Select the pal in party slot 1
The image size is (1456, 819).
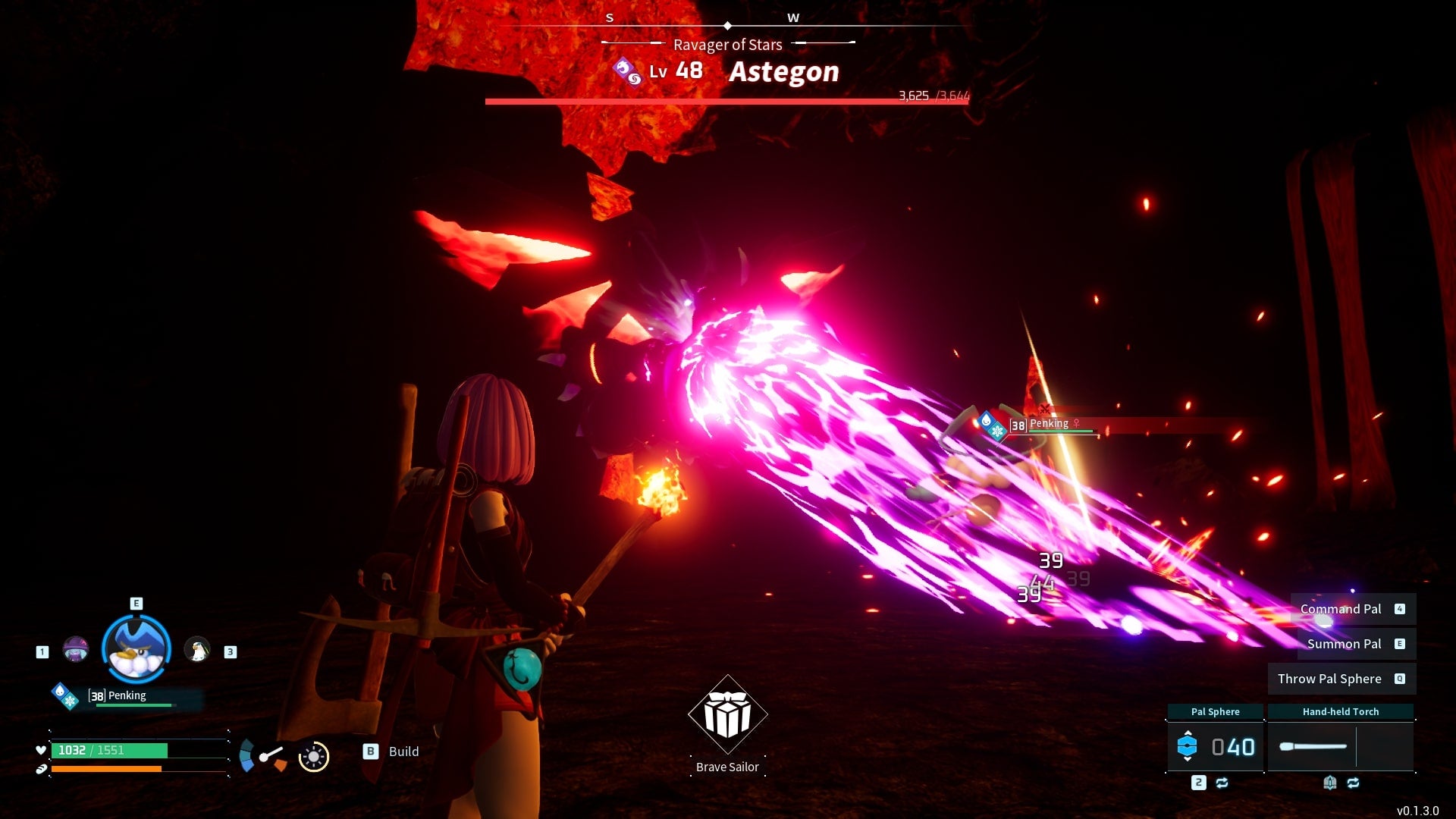[76, 650]
